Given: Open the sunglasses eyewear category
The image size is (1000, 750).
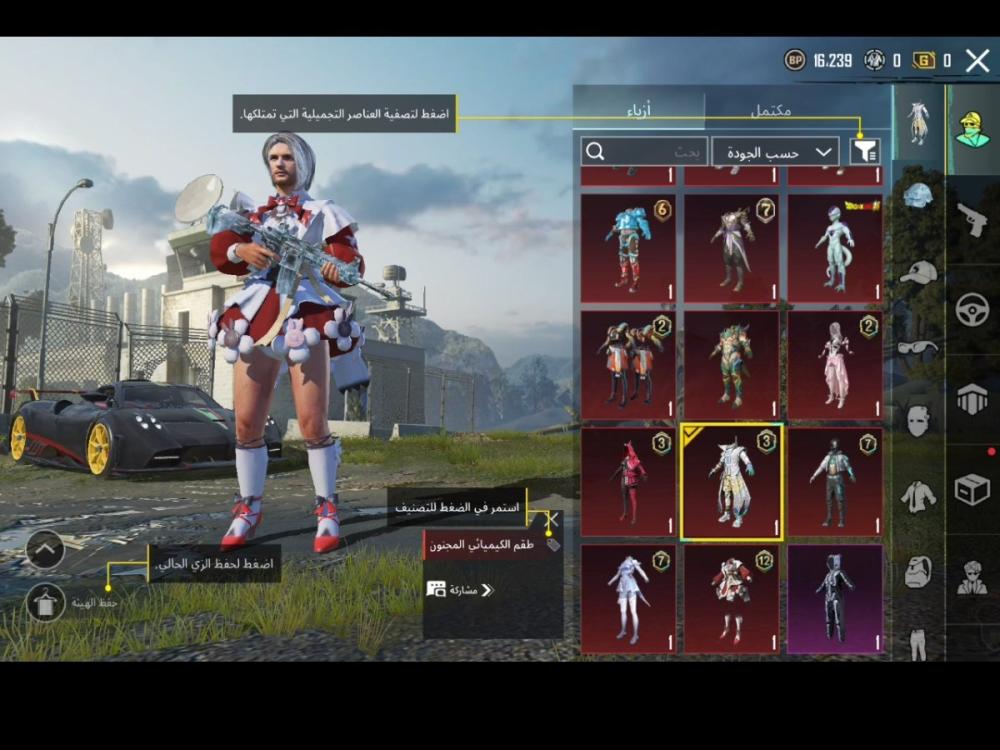Looking at the screenshot, I should click(918, 347).
